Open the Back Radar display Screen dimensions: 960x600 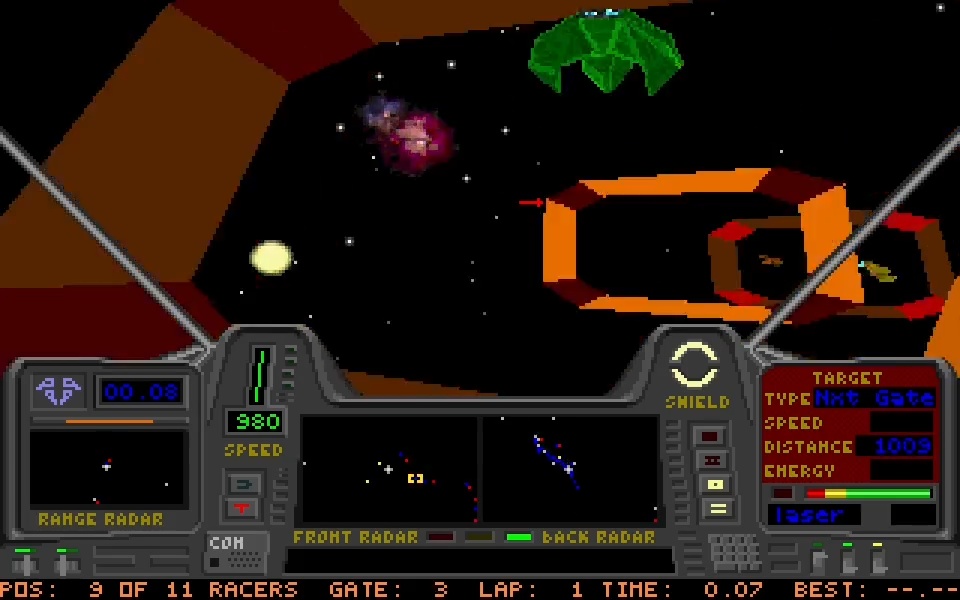[x=571, y=469]
